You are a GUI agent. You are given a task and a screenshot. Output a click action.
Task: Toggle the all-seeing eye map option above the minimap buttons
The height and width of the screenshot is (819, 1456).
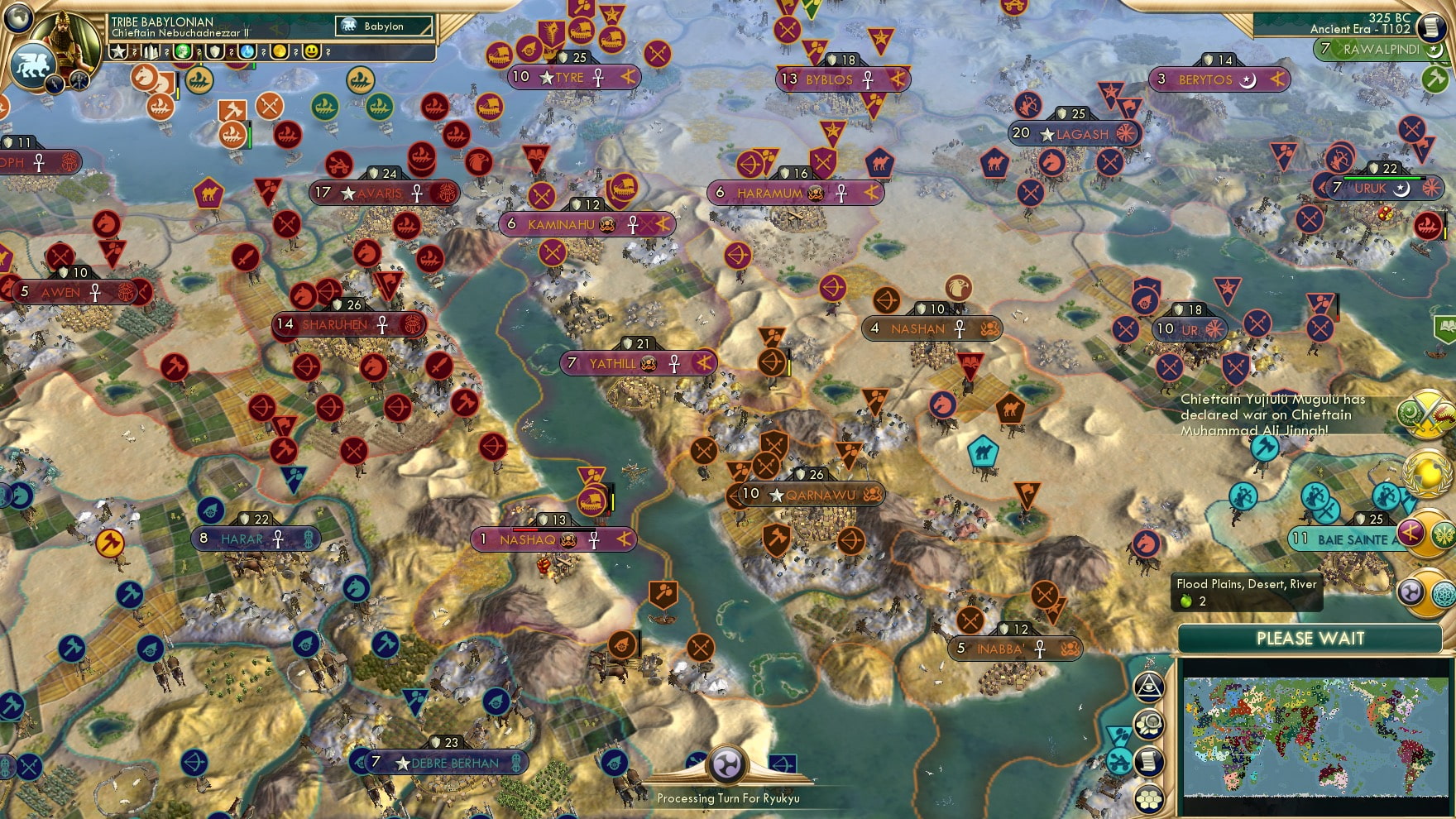(x=1148, y=687)
